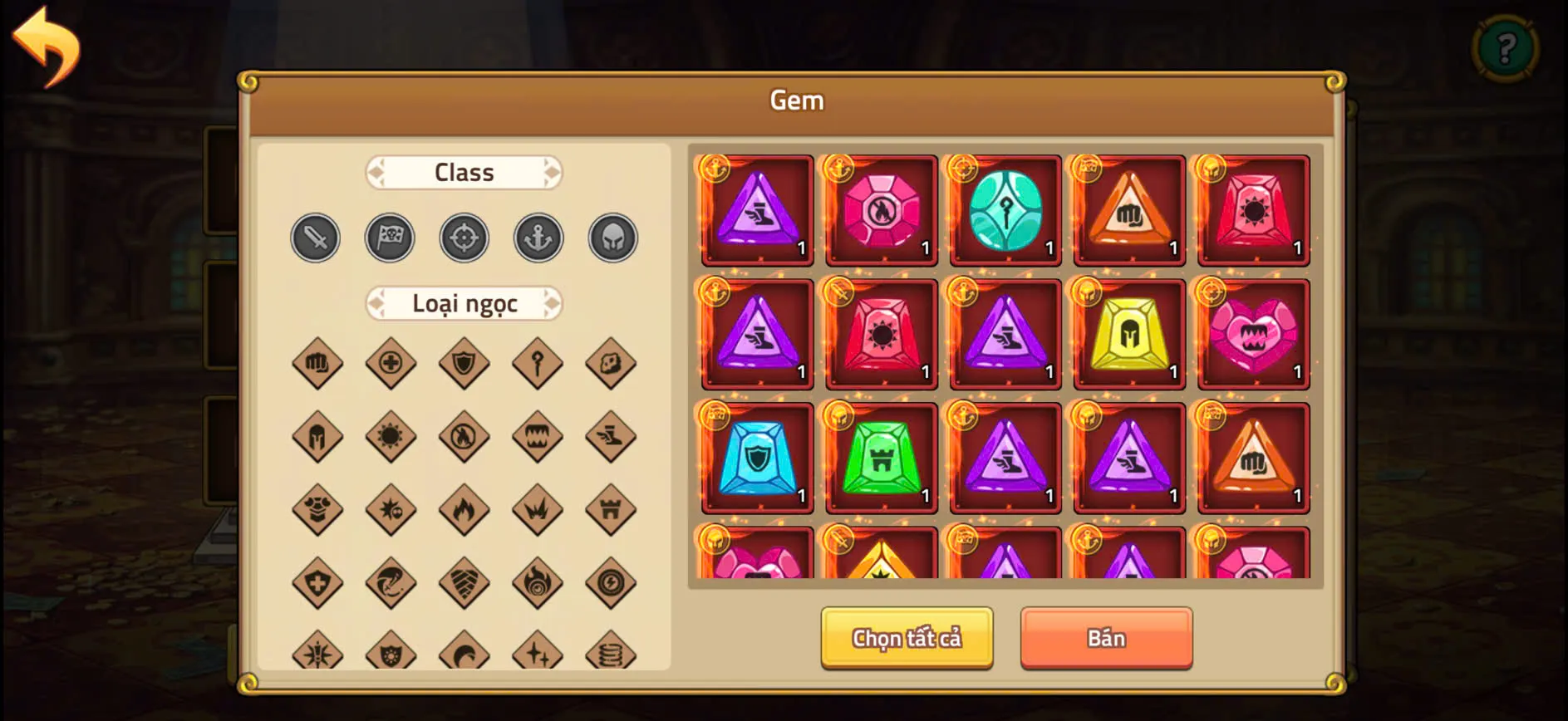Toggle the castle tower gem filter

(611, 510)
